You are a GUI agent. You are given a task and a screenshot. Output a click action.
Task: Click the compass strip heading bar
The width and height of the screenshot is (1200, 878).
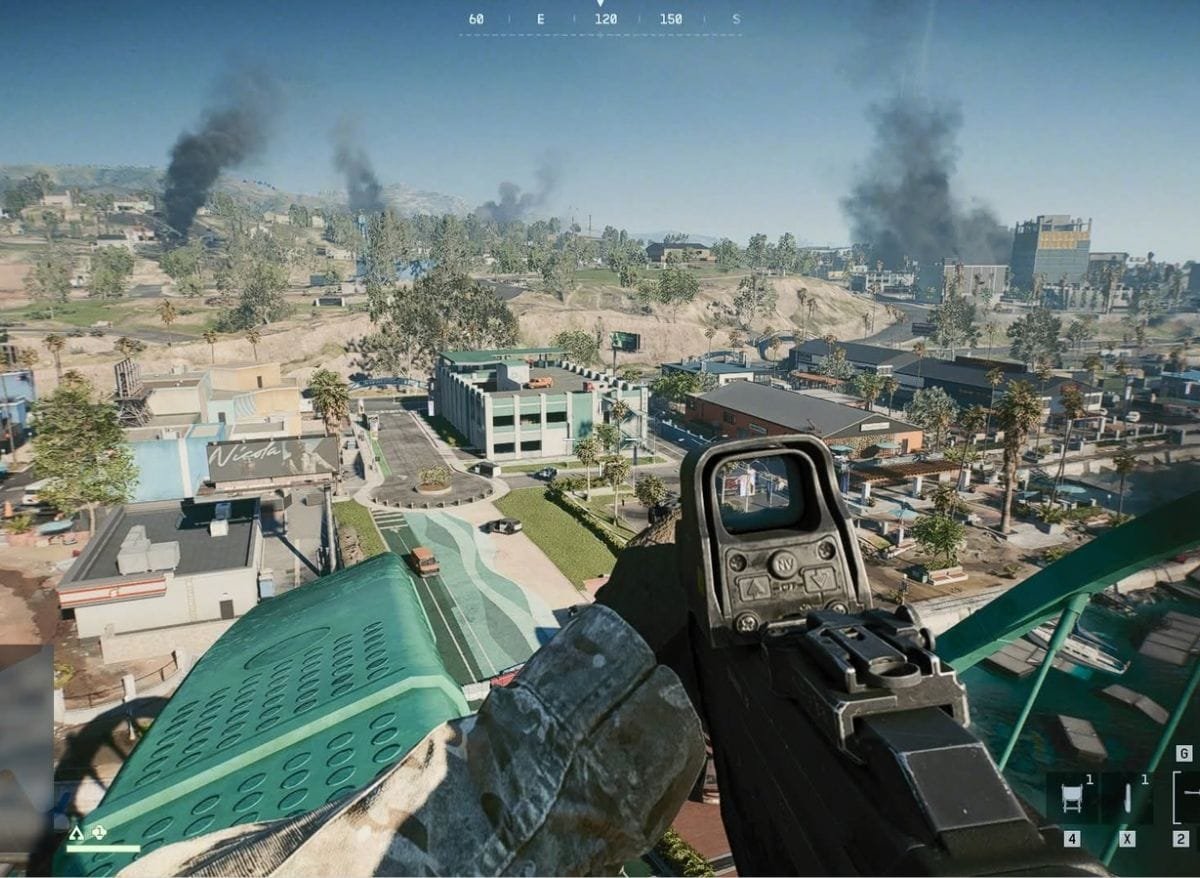(x=600, y=20)
